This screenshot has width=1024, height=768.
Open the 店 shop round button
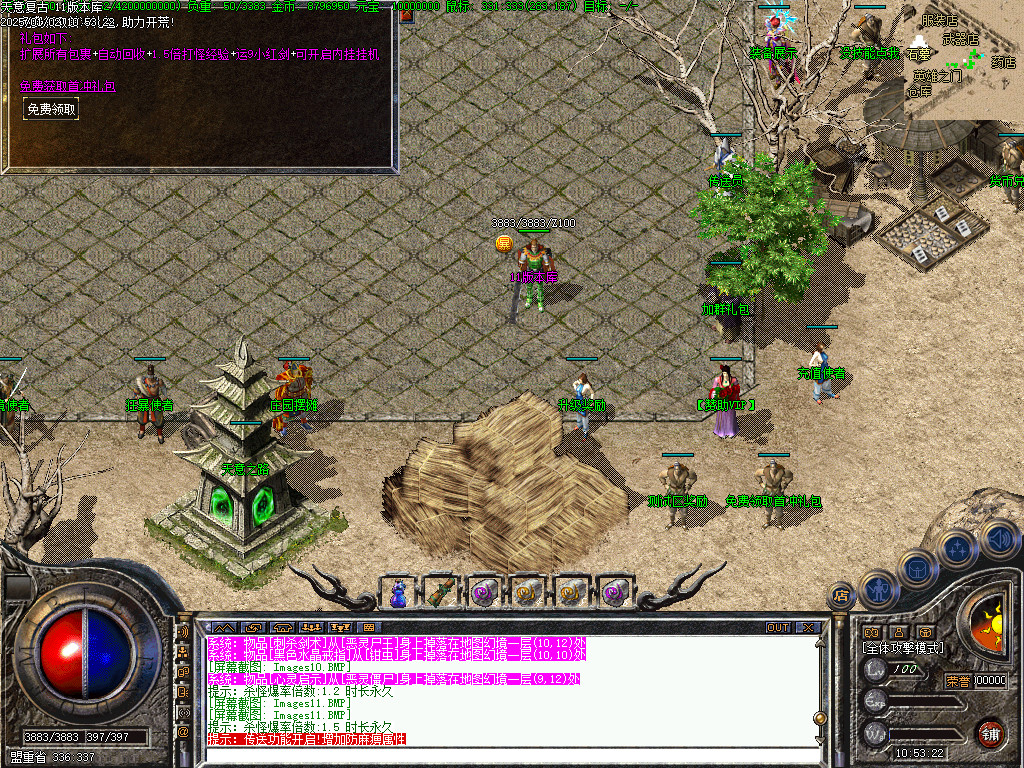click(x=841, y=597)
